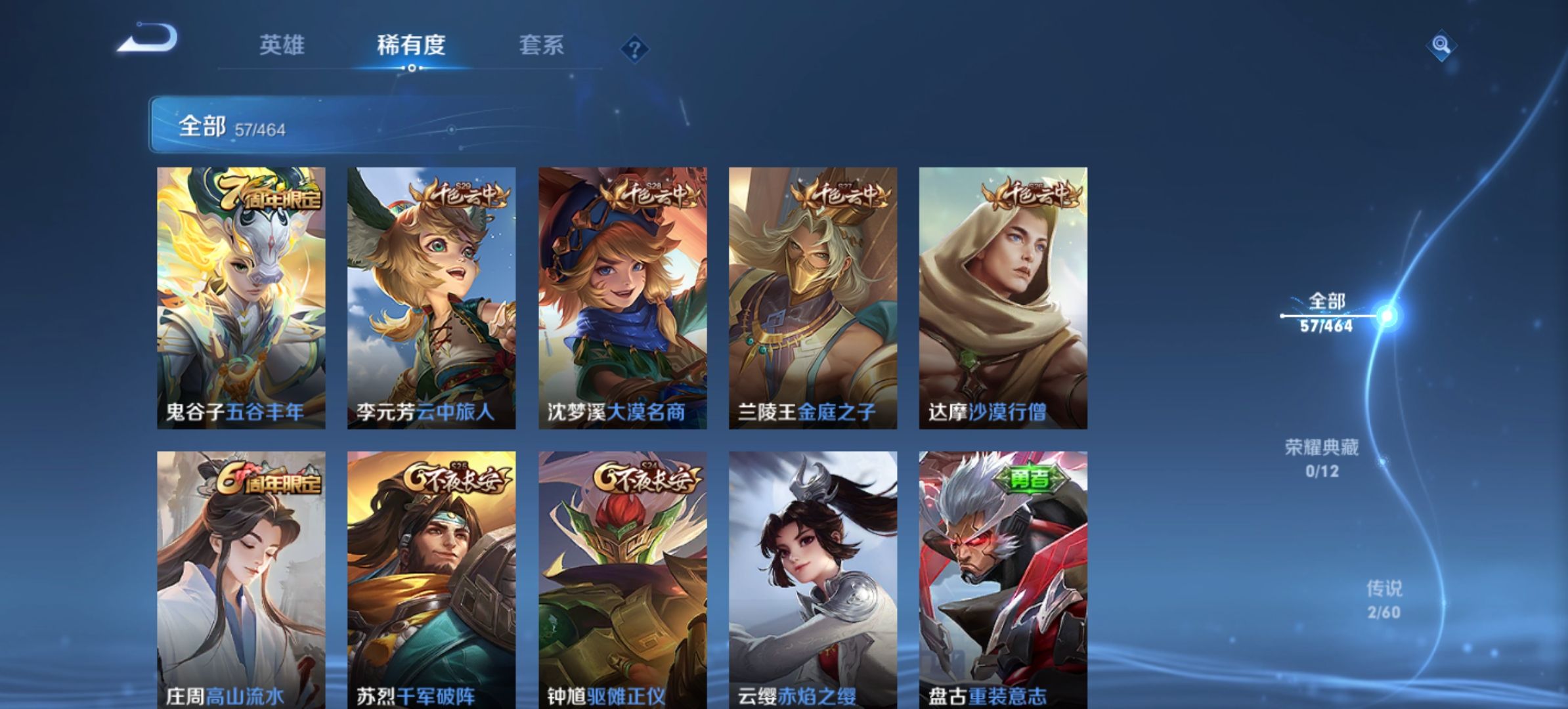Viewport: 1568px width, 709px height.
Task: Filter by 传说 rarity
Action: point(1383,599)
